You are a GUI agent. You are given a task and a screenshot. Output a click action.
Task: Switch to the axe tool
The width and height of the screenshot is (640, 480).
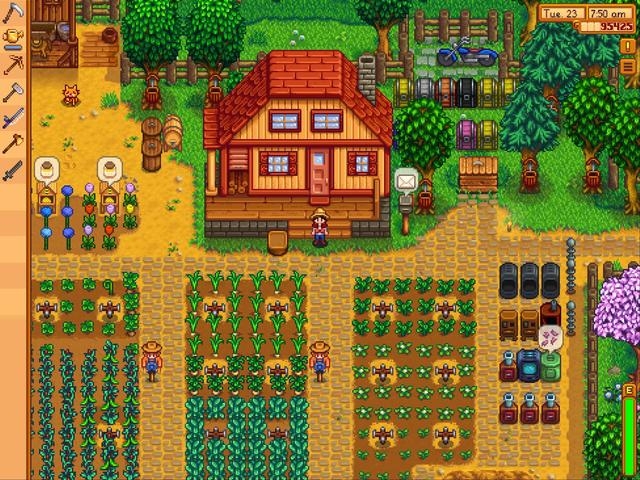13,143
